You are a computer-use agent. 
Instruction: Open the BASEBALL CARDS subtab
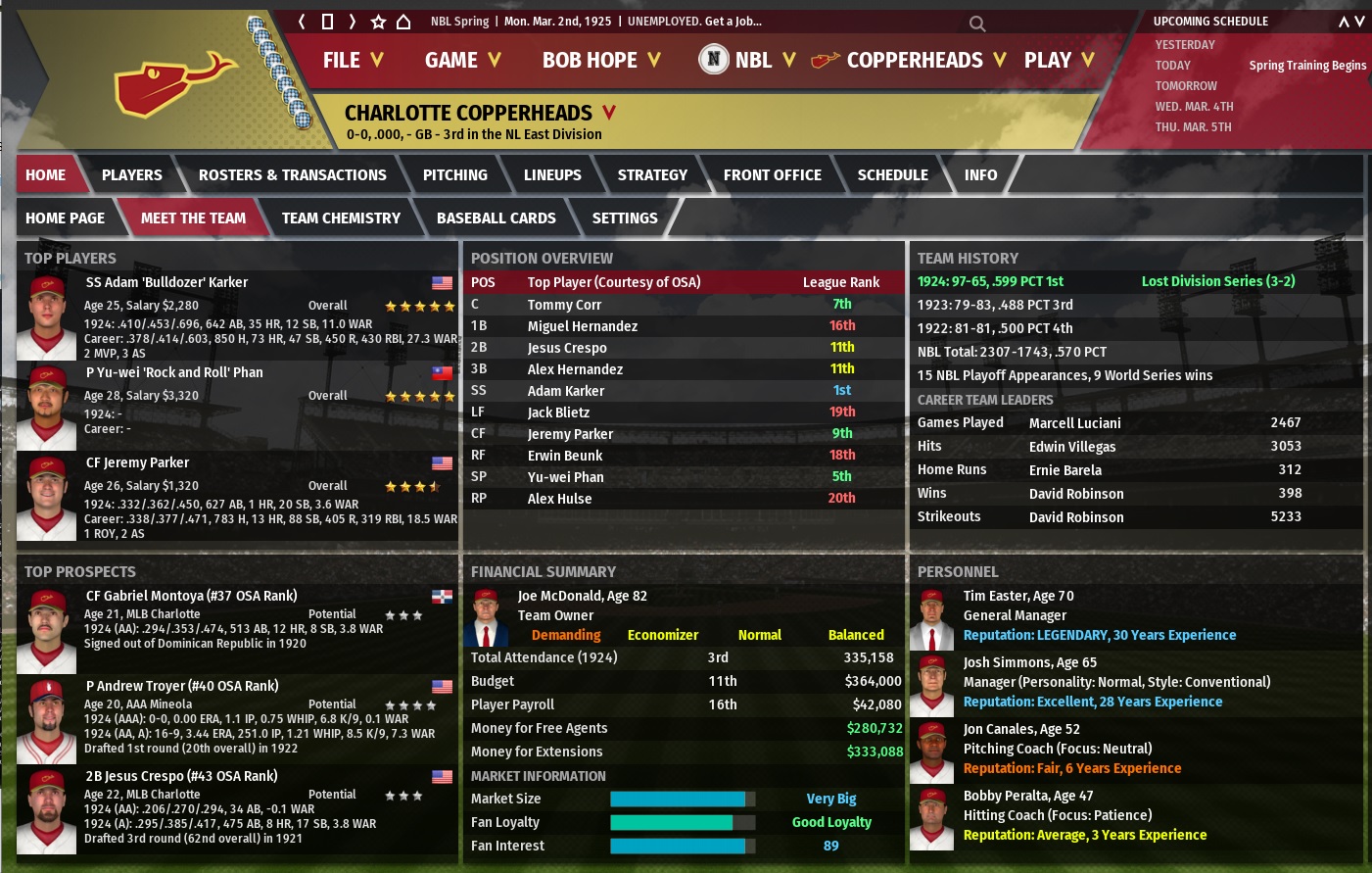pos(496,218)
